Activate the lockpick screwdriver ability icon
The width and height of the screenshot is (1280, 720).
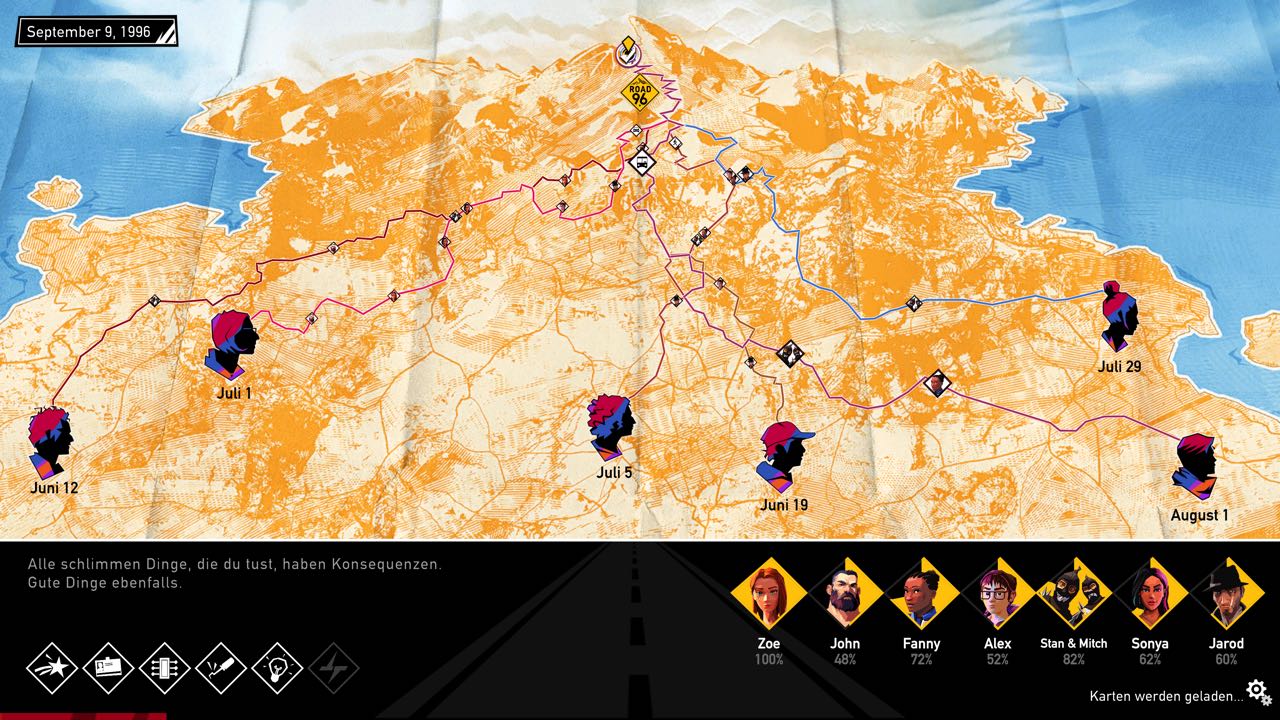click(x=221, y=667)
